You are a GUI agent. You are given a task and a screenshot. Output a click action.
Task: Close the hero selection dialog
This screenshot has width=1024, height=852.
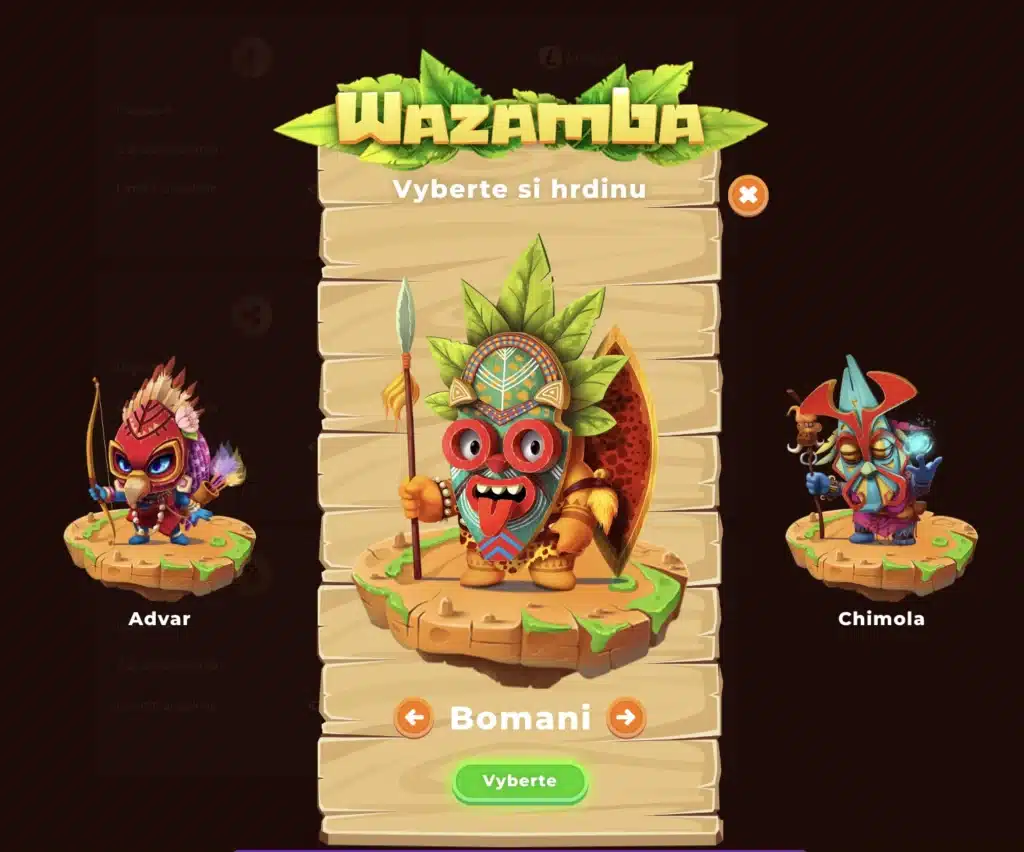point(748,195)
